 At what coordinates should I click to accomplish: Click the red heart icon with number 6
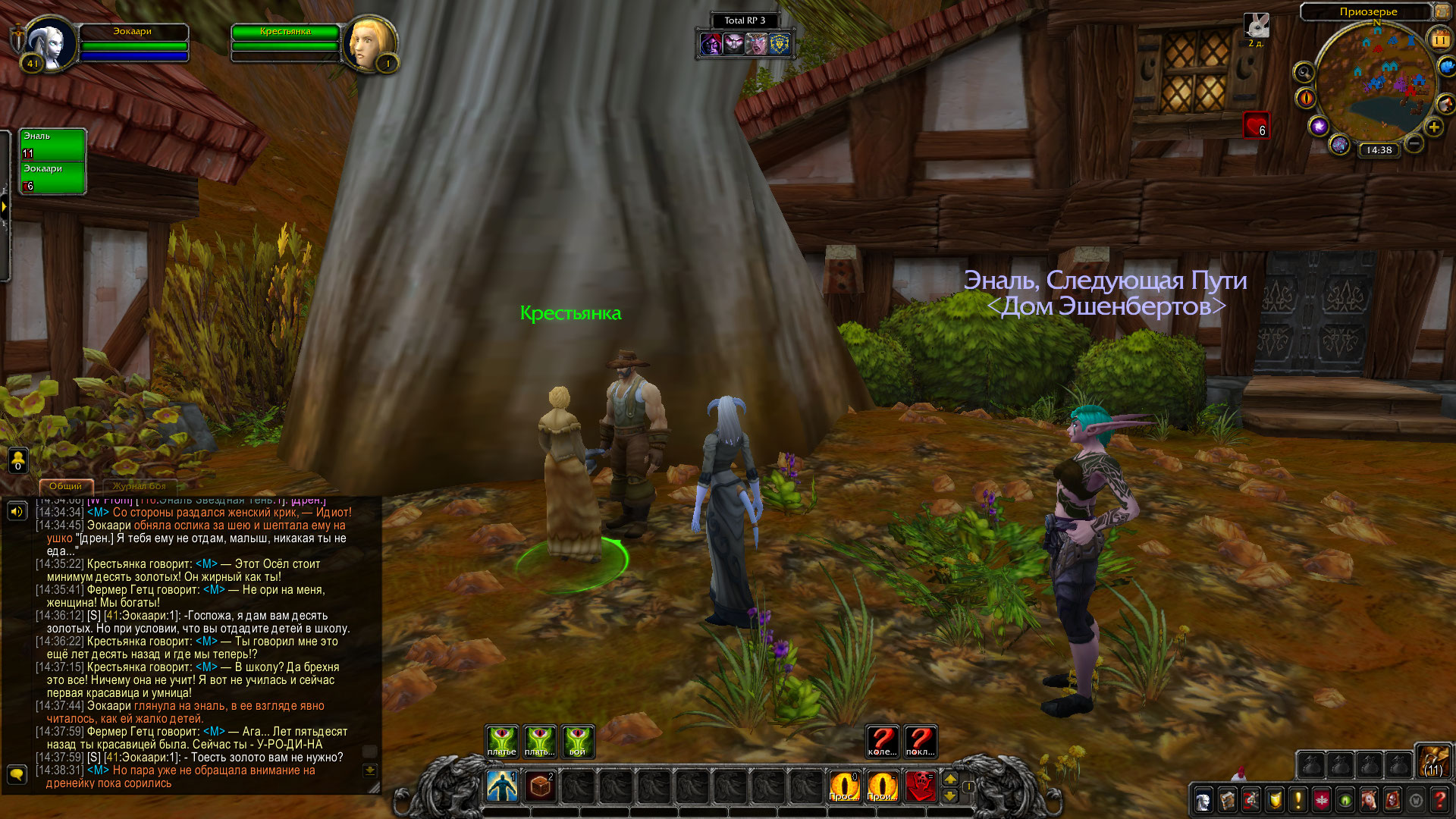(1257, 125)
